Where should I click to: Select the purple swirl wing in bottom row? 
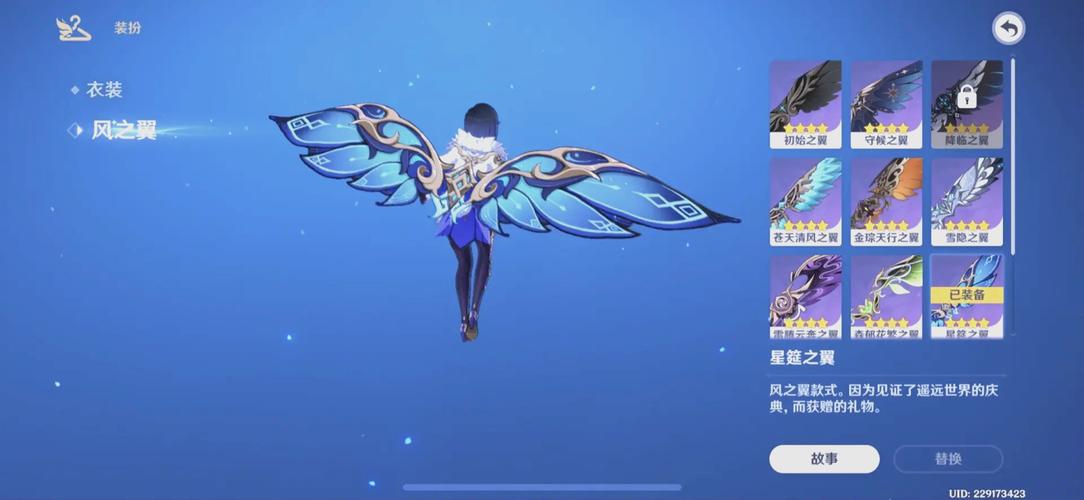[x=806, y=295]
